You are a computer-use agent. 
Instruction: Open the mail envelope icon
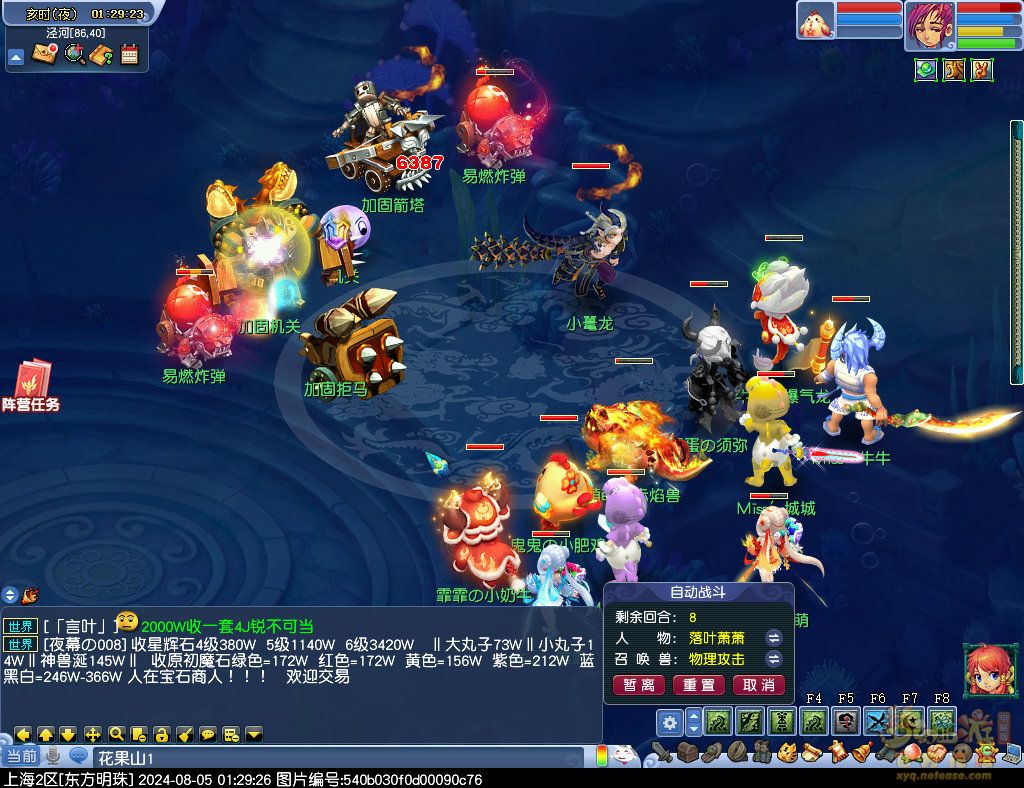point(43,54)
